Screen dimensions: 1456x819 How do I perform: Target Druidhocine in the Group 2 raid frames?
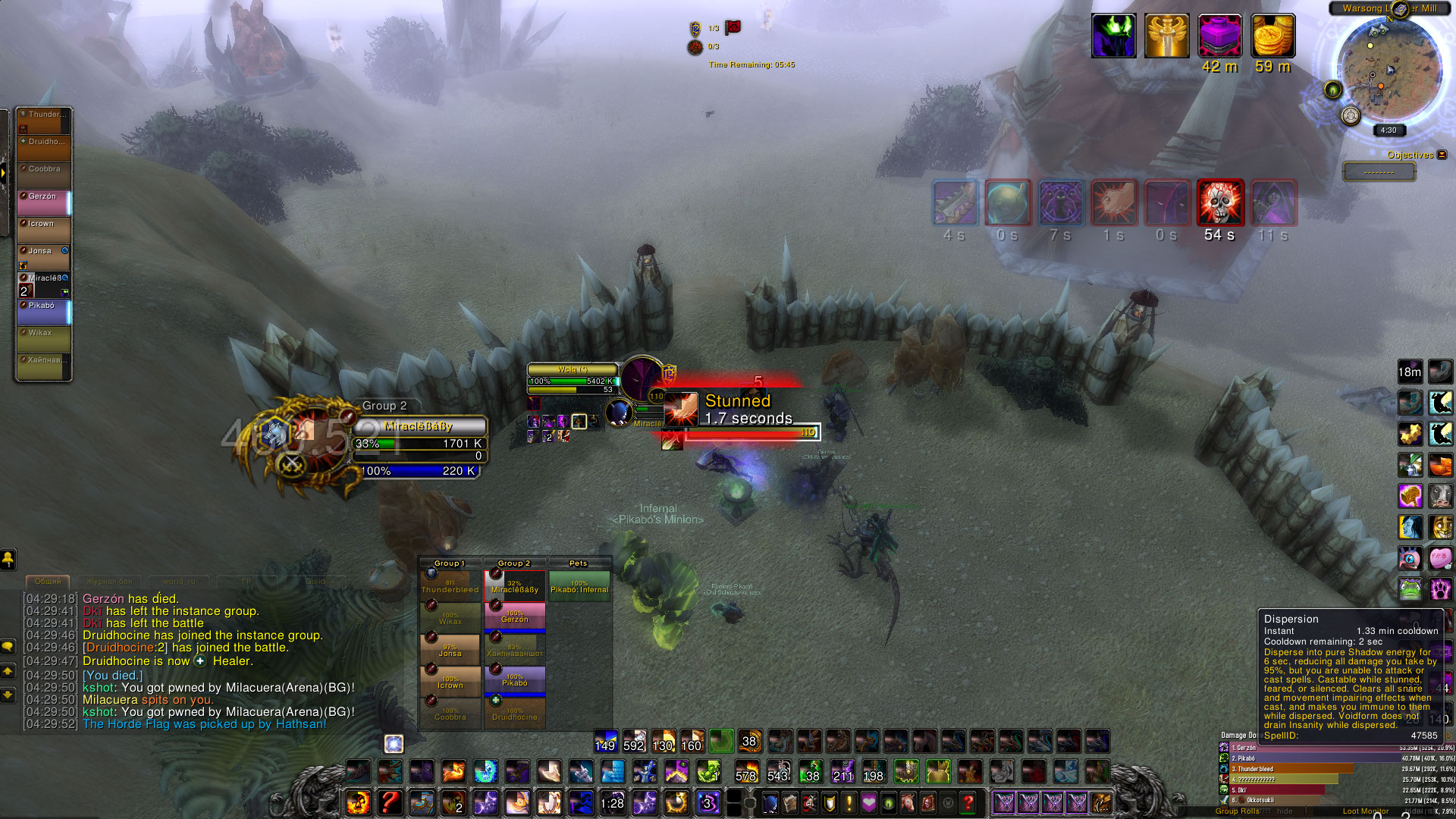pyautogui.click(x=514, y=713)
